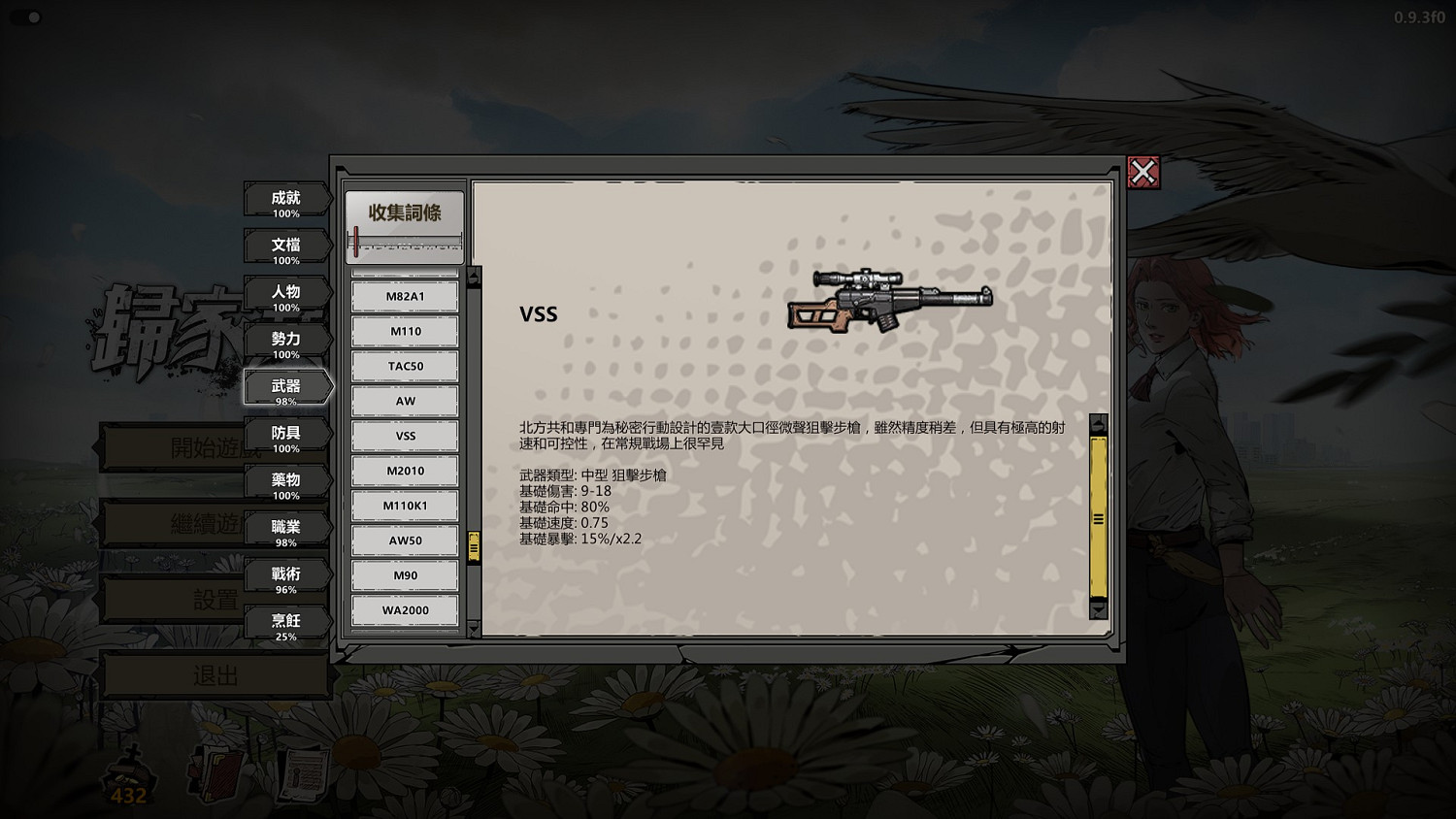Close the encyclopedia with the red X
1456x819 pixels.
click(1145, 173)
